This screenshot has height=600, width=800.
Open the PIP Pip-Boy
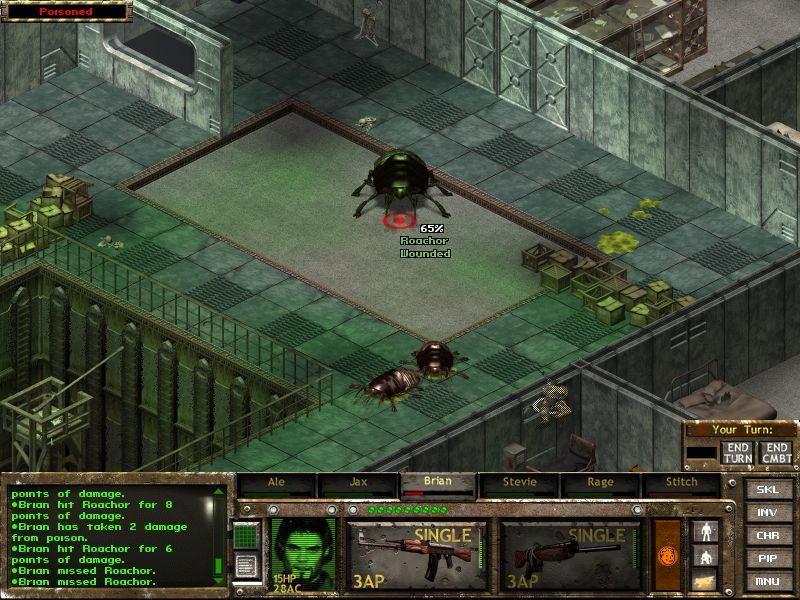(767, 558)
